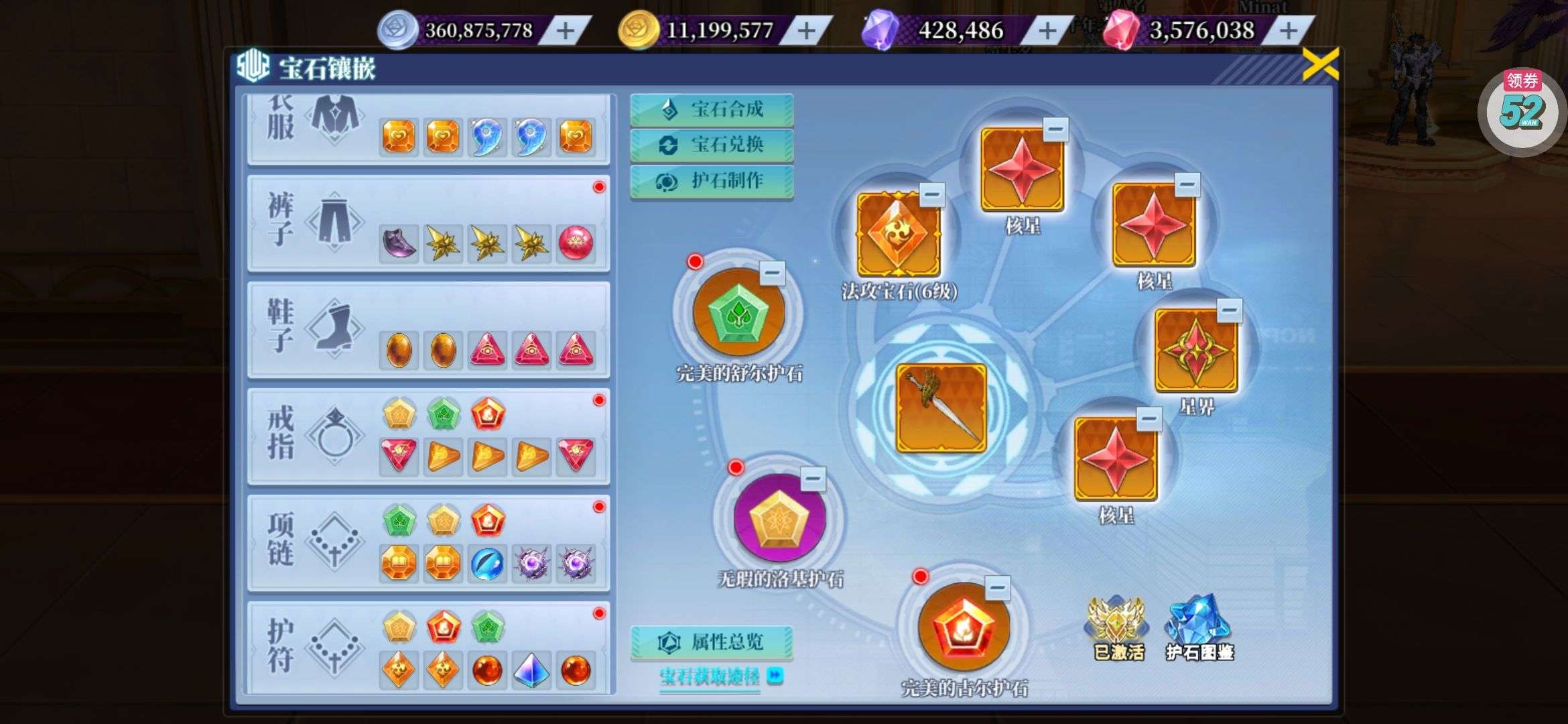The height and width of the screenshot is (724, 1568).
Task: Select the 裤子 pants equipment row
Action: [x=428, y=224]
